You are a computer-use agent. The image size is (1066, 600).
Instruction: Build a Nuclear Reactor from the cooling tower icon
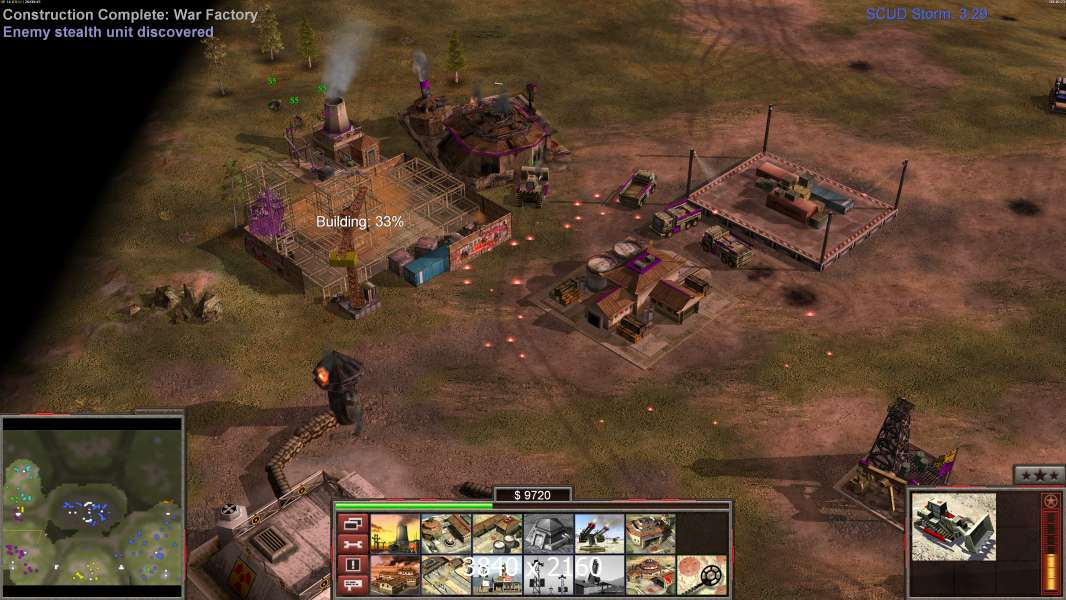(395, 533)
